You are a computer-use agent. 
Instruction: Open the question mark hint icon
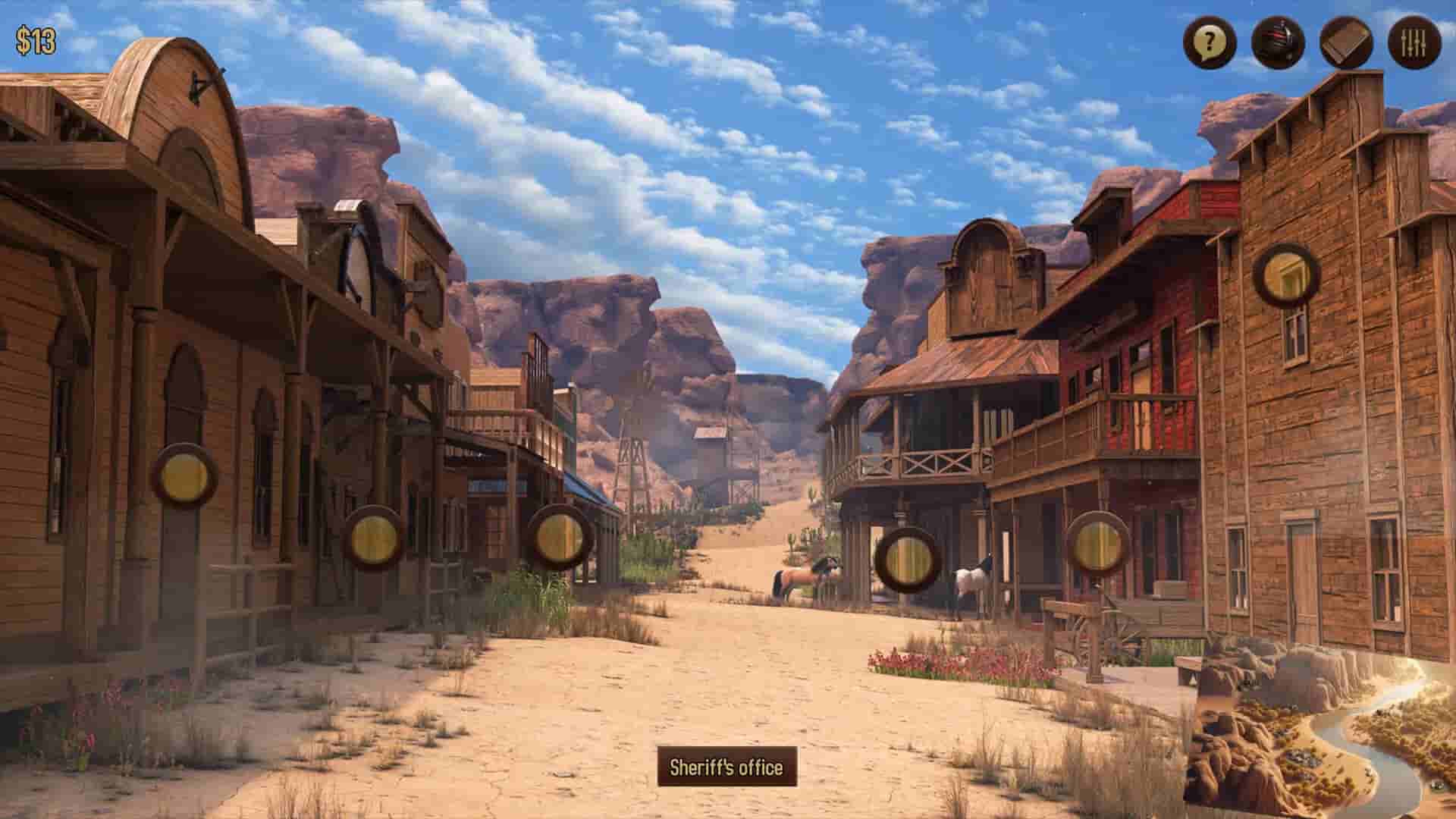click(1211, 43)
